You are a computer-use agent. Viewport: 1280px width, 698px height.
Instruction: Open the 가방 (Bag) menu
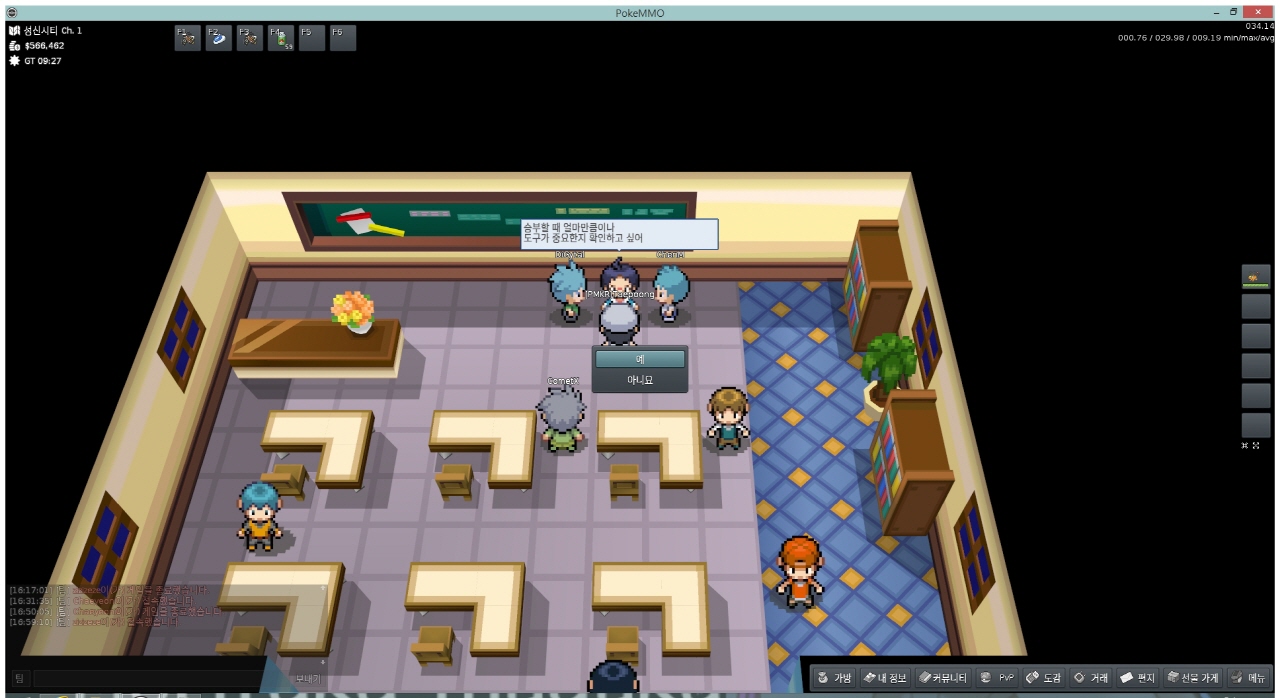[x=835, y=678]
